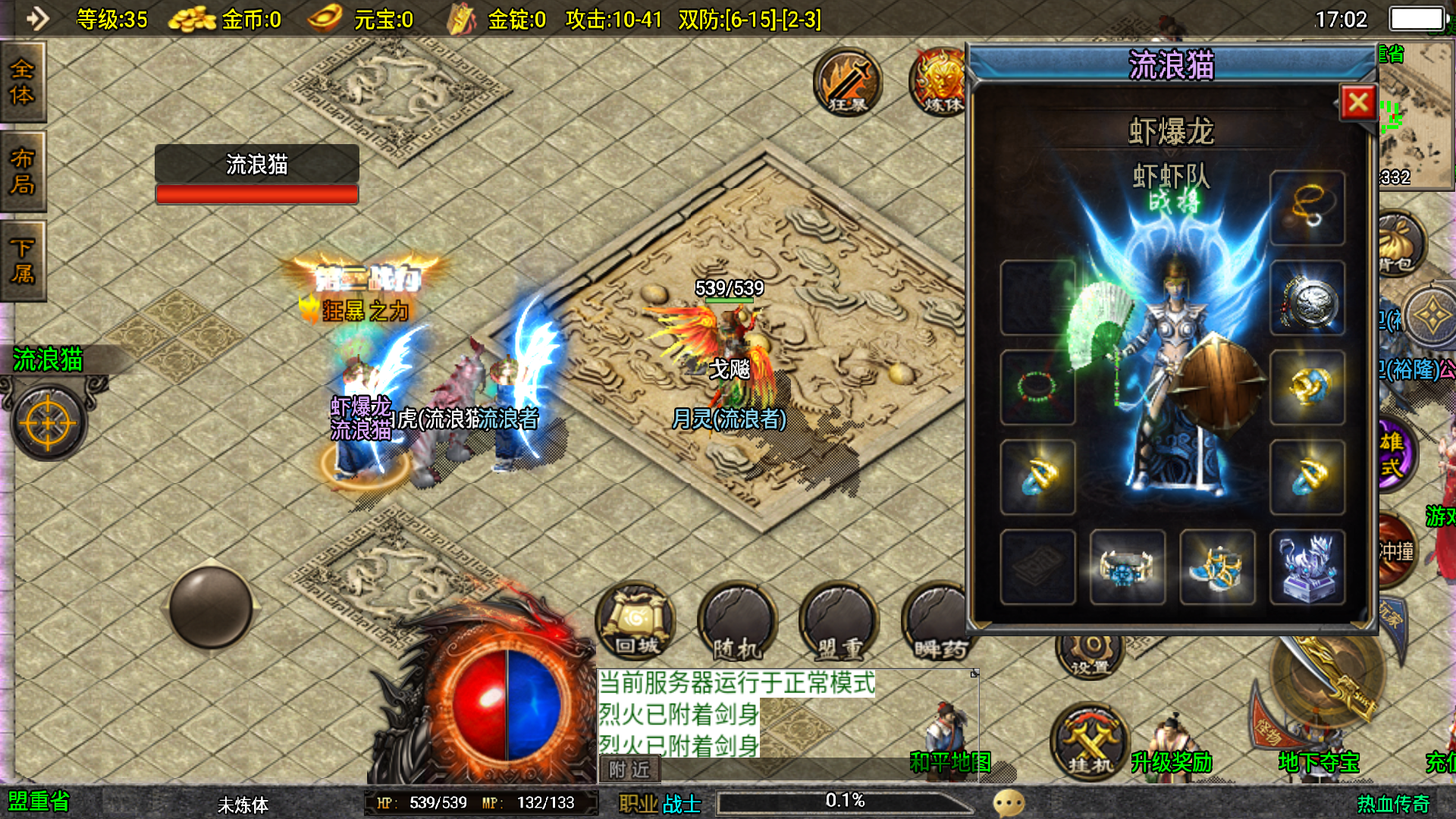Use the 回城 return-to-town scroll
This screenshot has width=1456, height=819.
coord(635,622)
